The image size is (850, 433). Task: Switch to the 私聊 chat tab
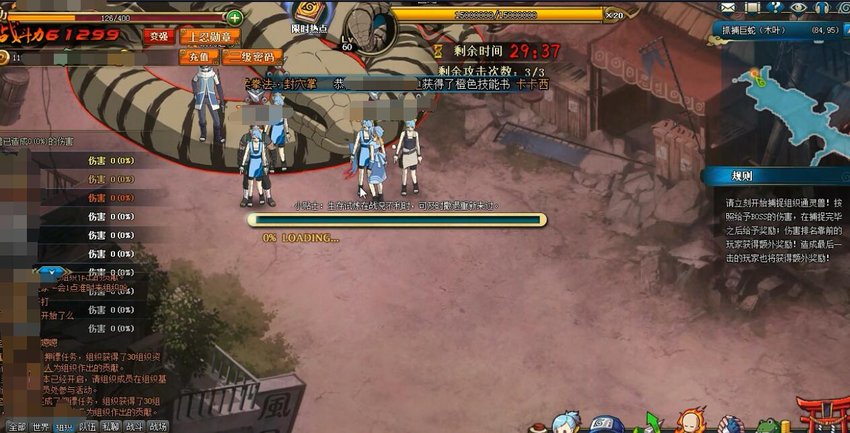[112, 425]
